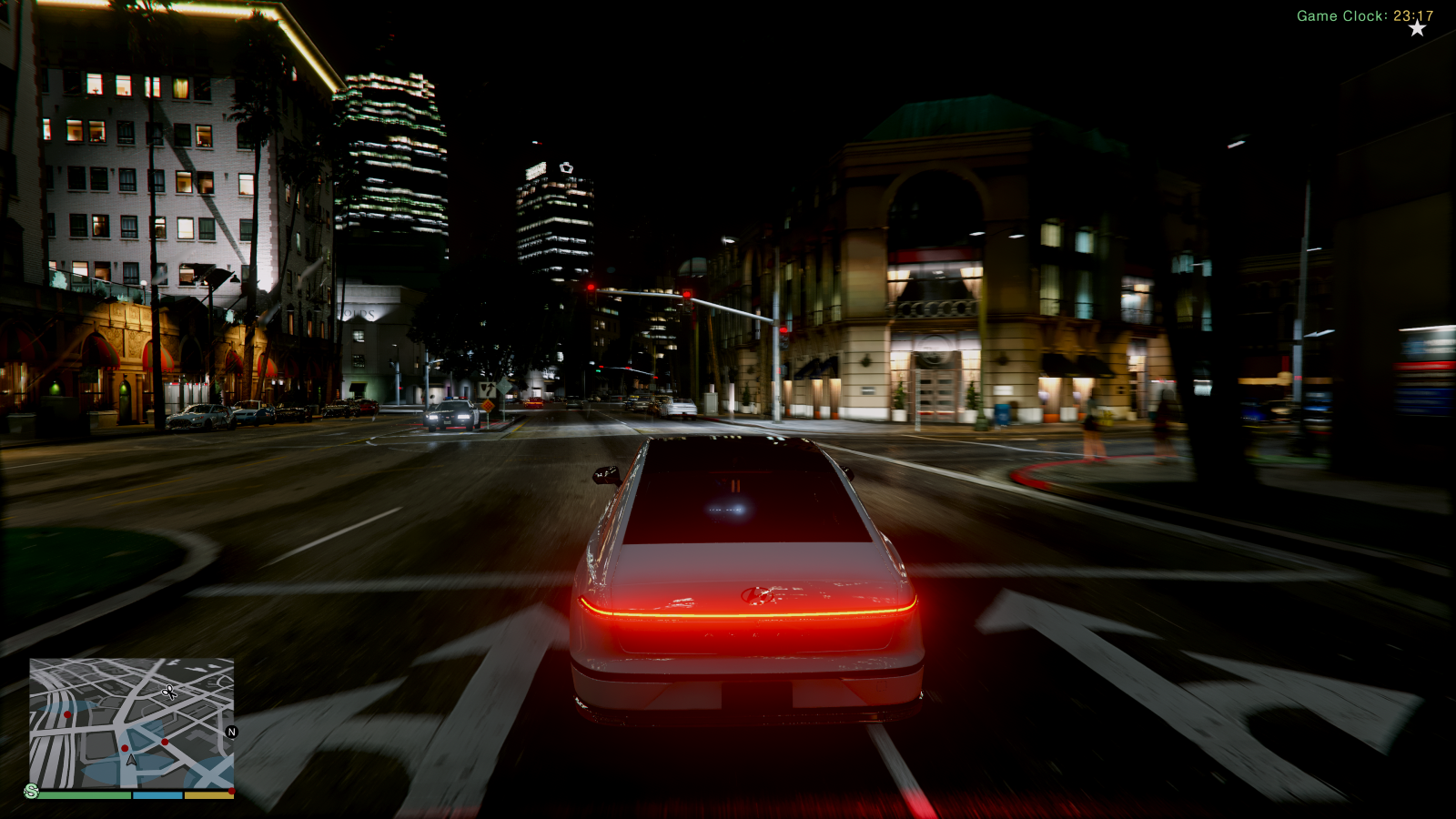Click the wanted-level star below the Game Clock

[1416, 28]
